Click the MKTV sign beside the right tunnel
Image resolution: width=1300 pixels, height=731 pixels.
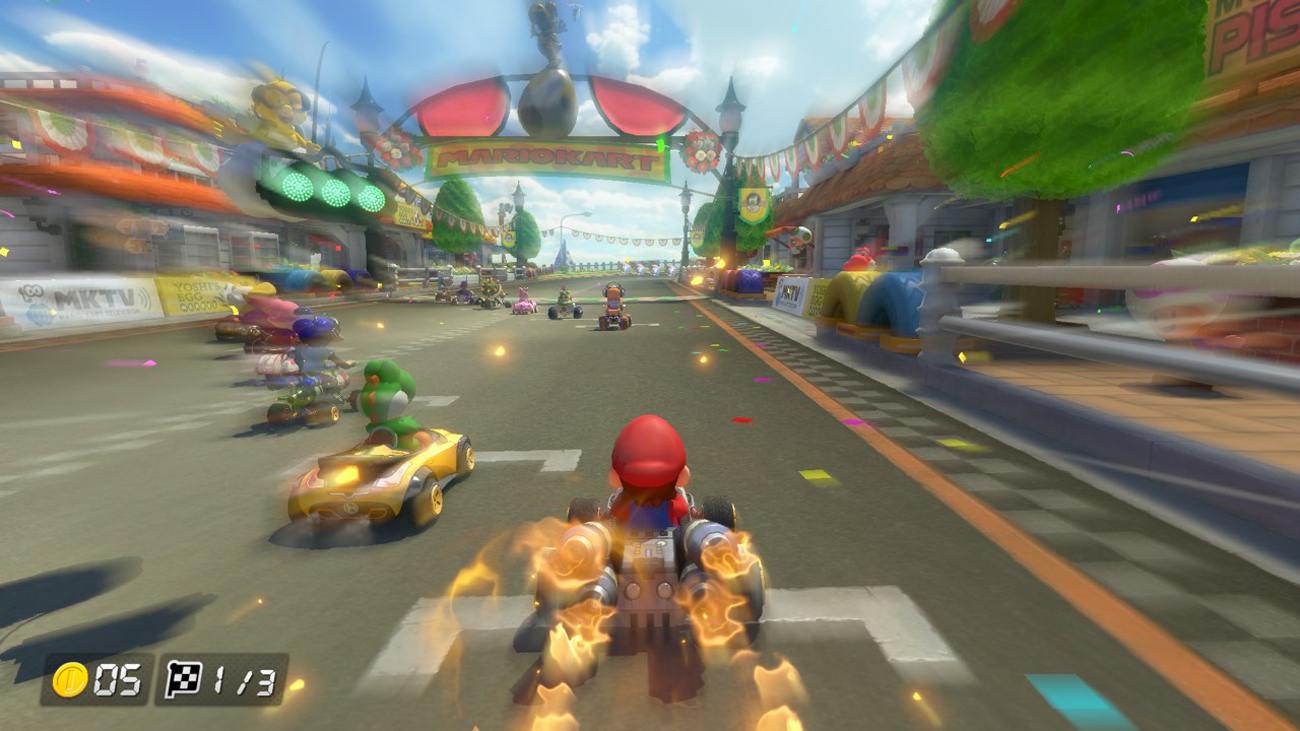coord(788,293)
